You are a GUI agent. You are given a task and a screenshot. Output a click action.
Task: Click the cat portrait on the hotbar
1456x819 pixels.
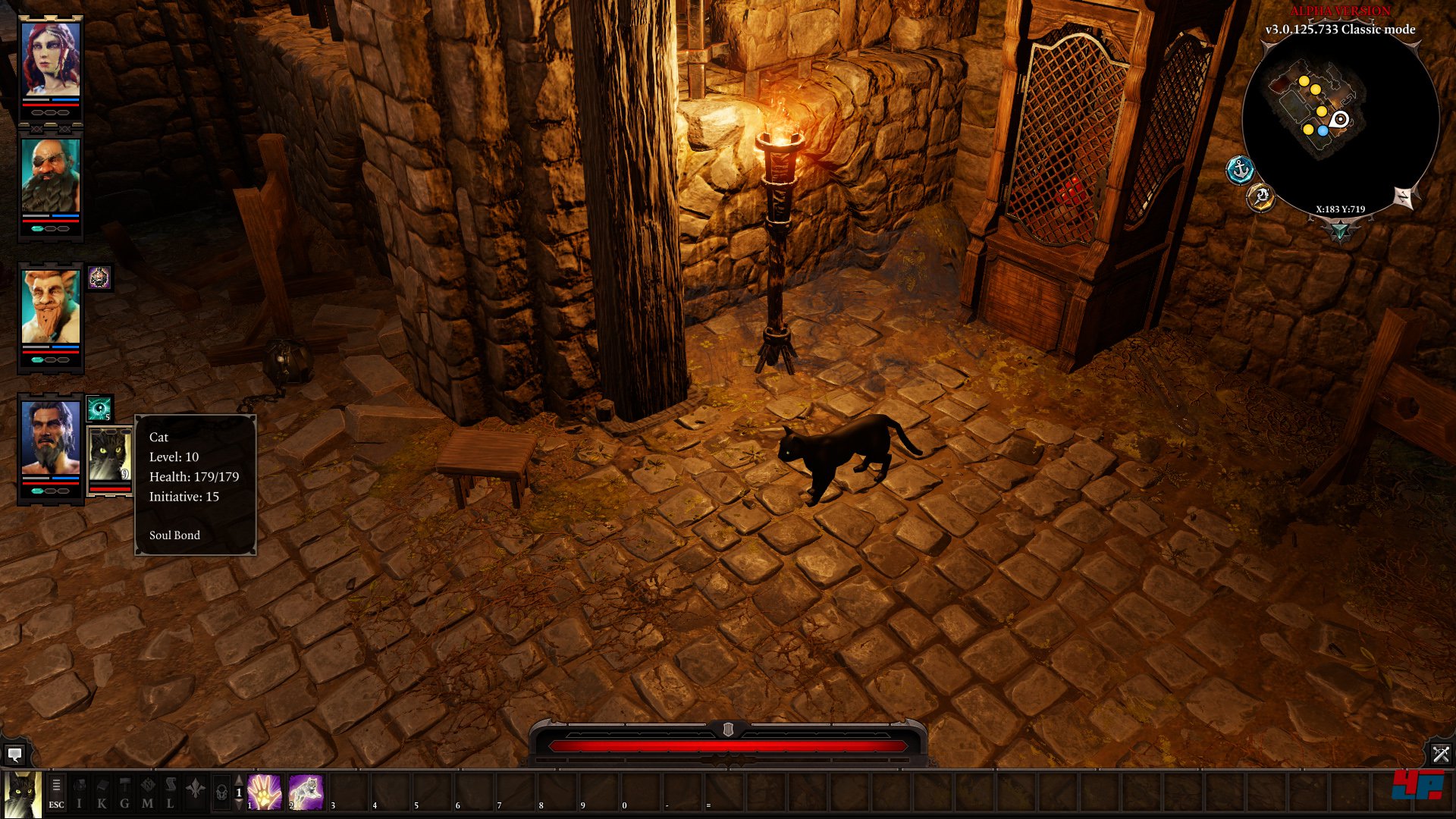22,795
